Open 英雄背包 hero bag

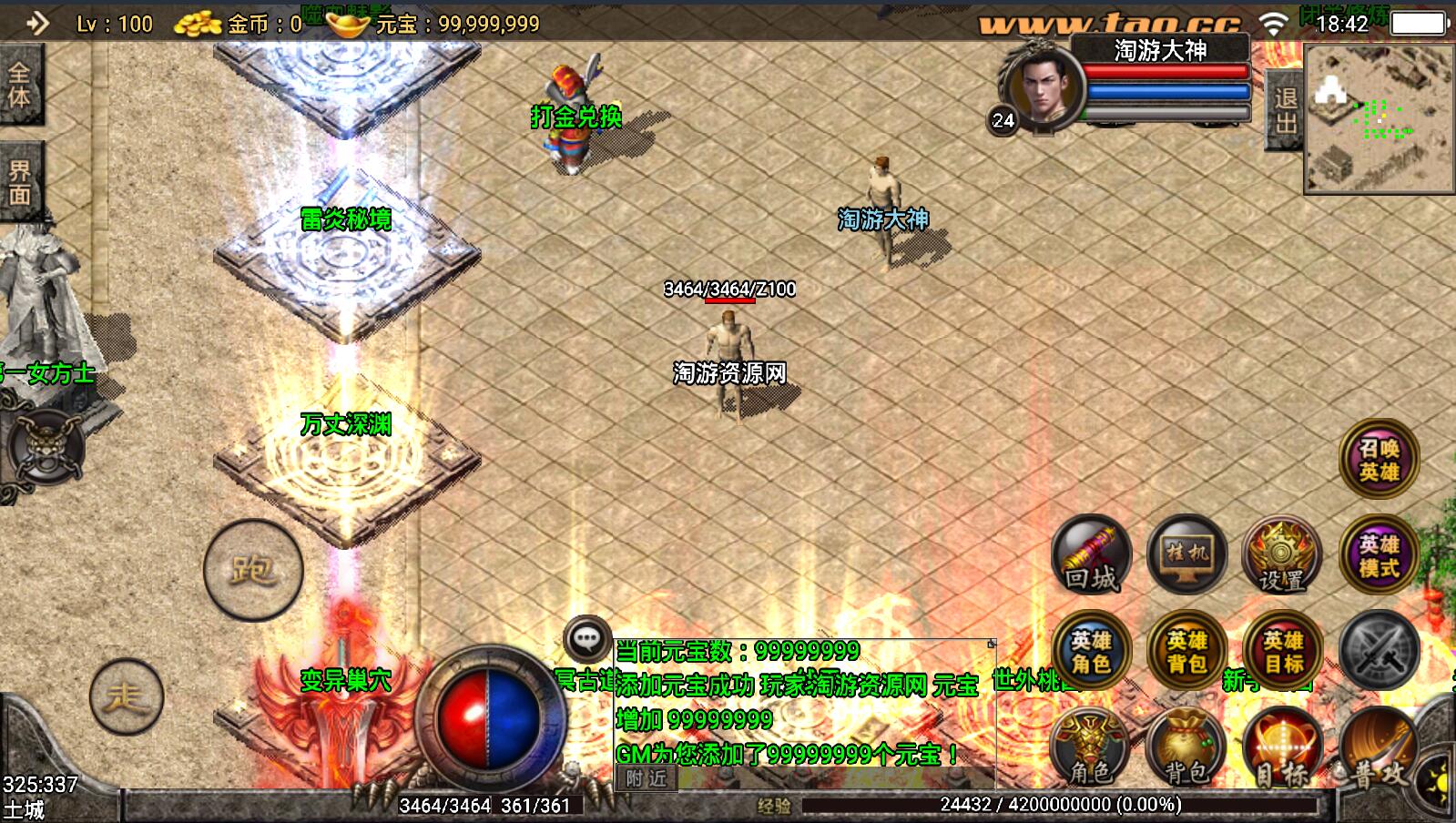[1186, 652]
